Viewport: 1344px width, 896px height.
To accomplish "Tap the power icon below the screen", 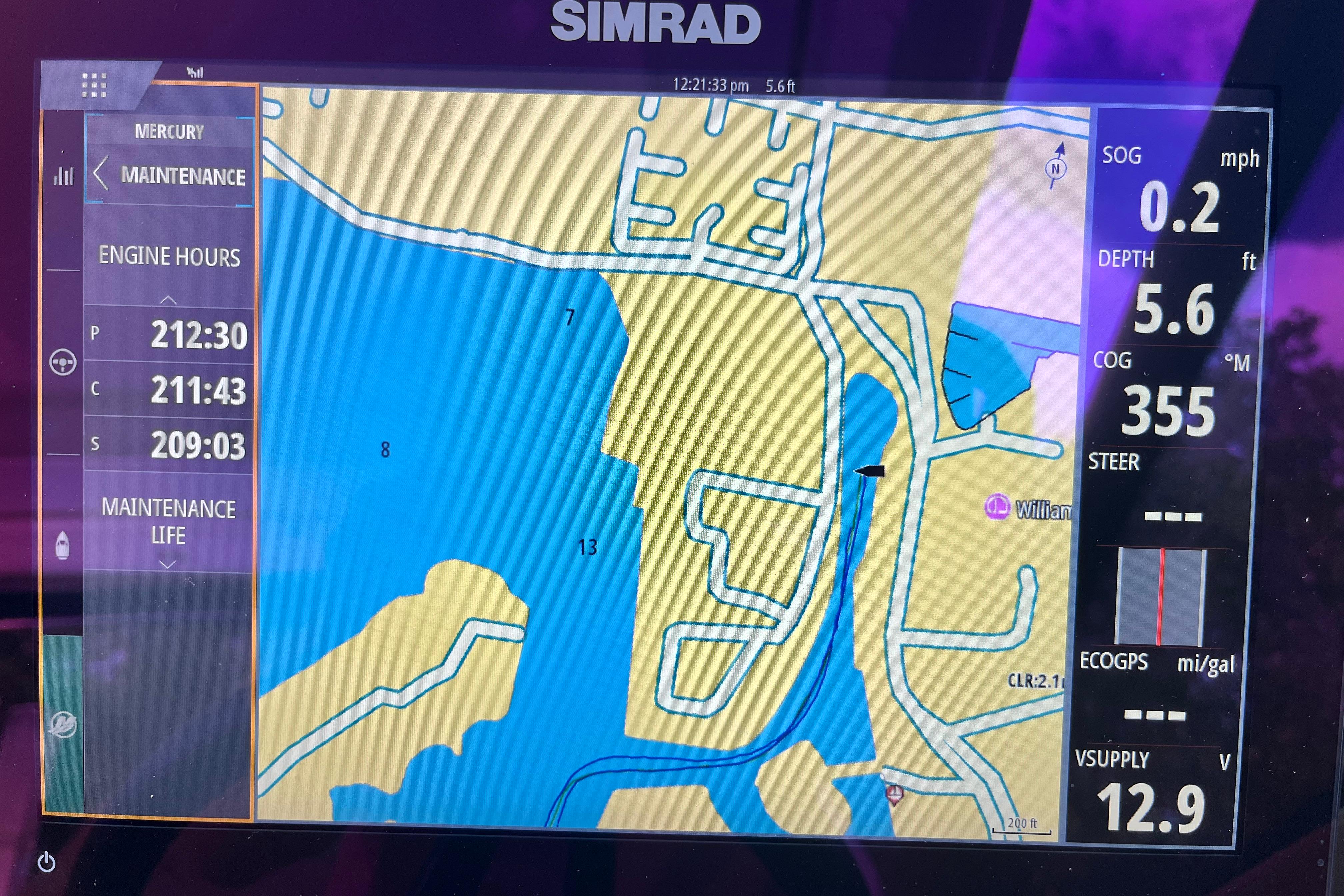I will (47, 862).
